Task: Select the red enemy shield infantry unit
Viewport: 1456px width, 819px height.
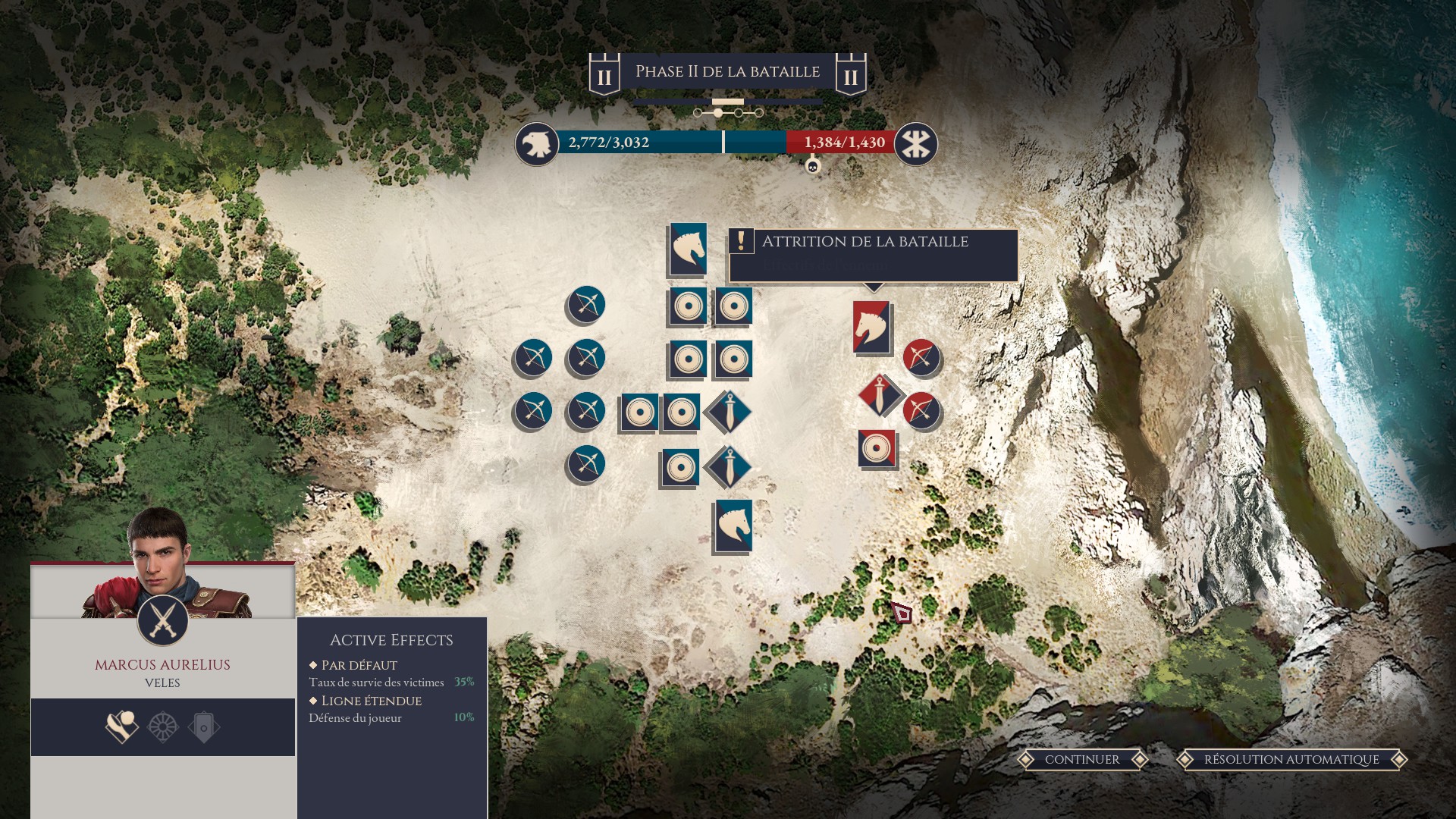Action: [877, 448]
